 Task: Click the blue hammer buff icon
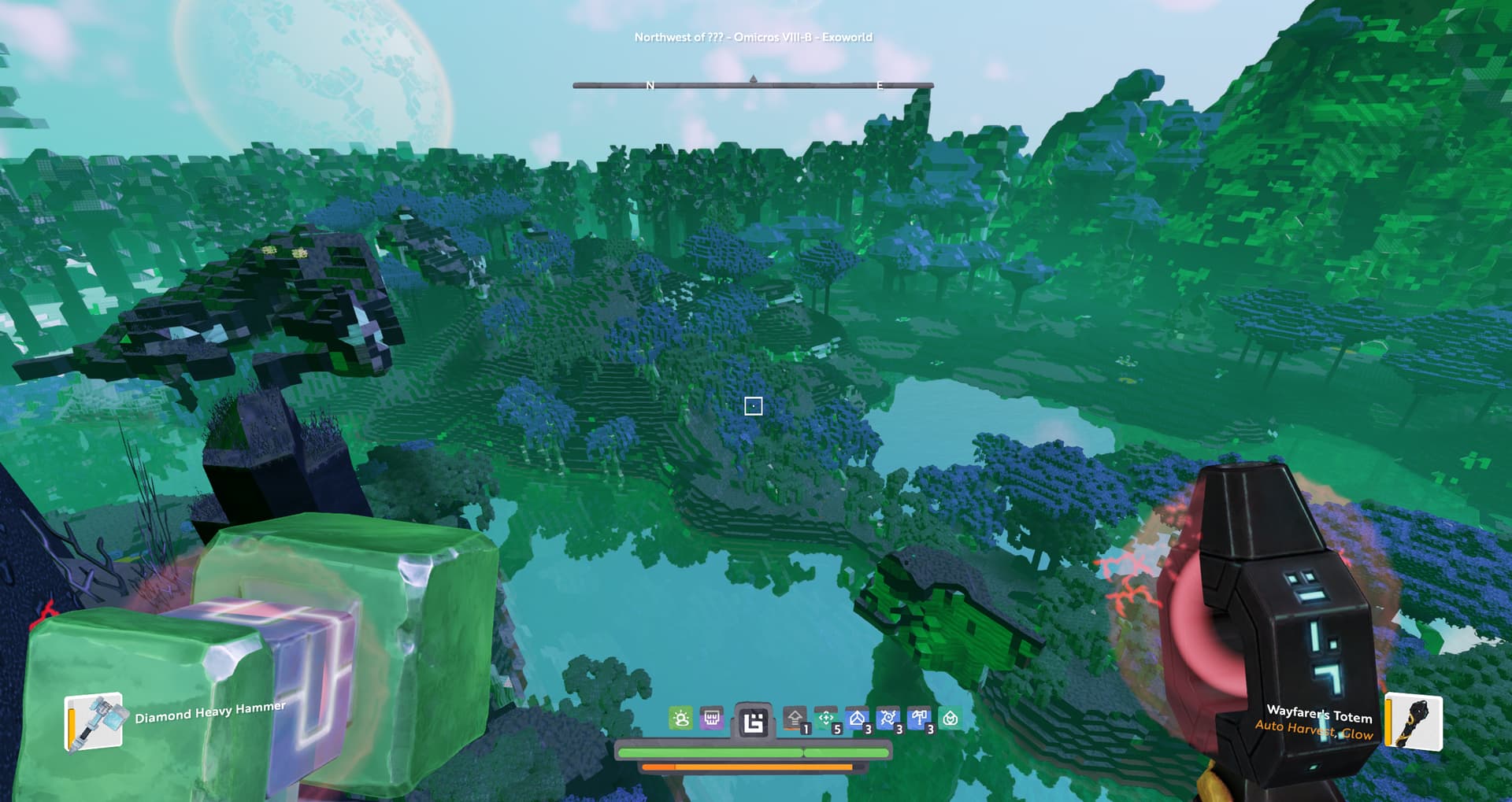pos(919,719)
